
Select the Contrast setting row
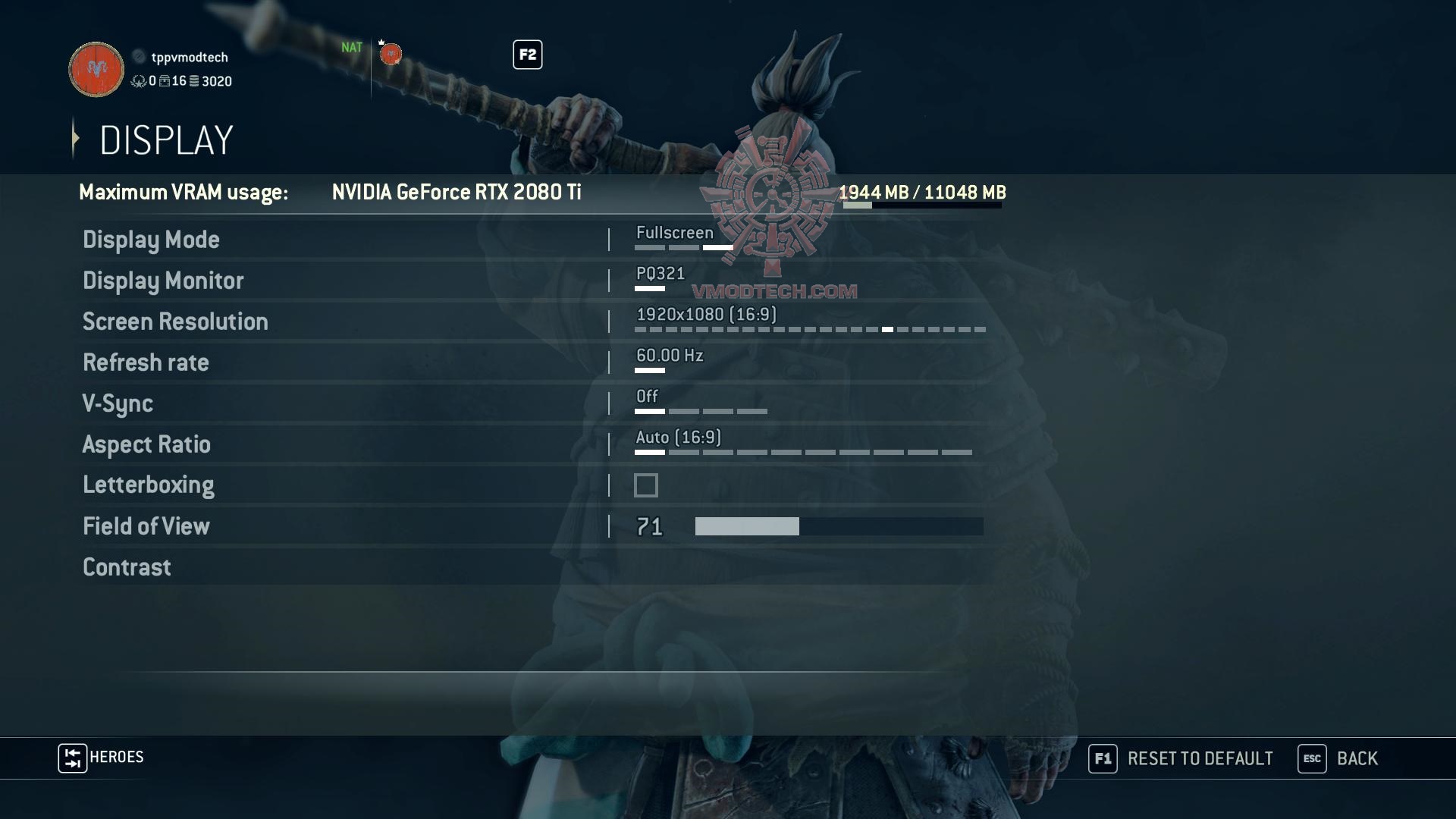(127, 567)
